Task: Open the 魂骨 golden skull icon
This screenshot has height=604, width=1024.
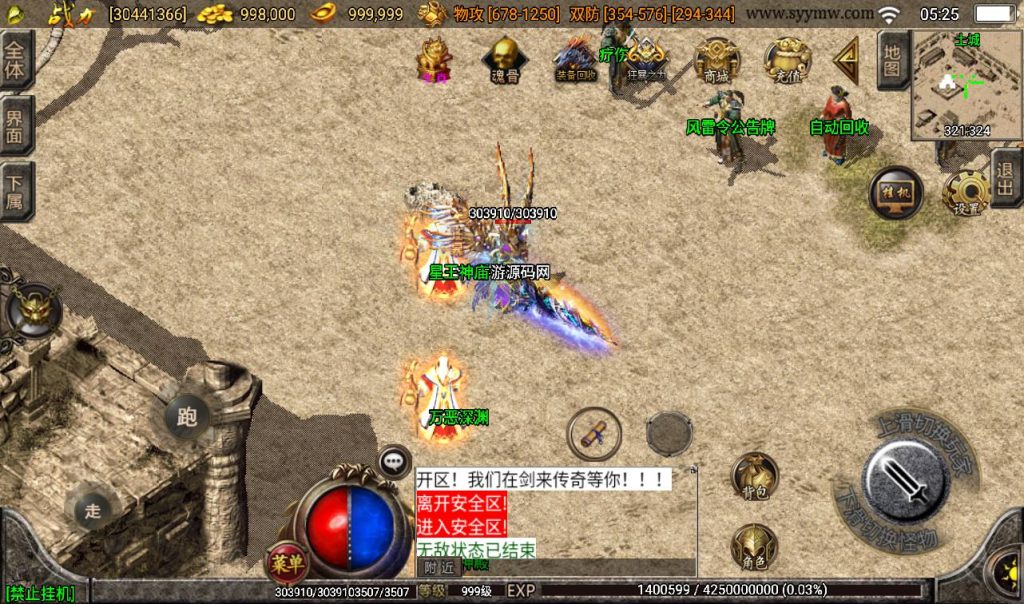Action: 505,59
